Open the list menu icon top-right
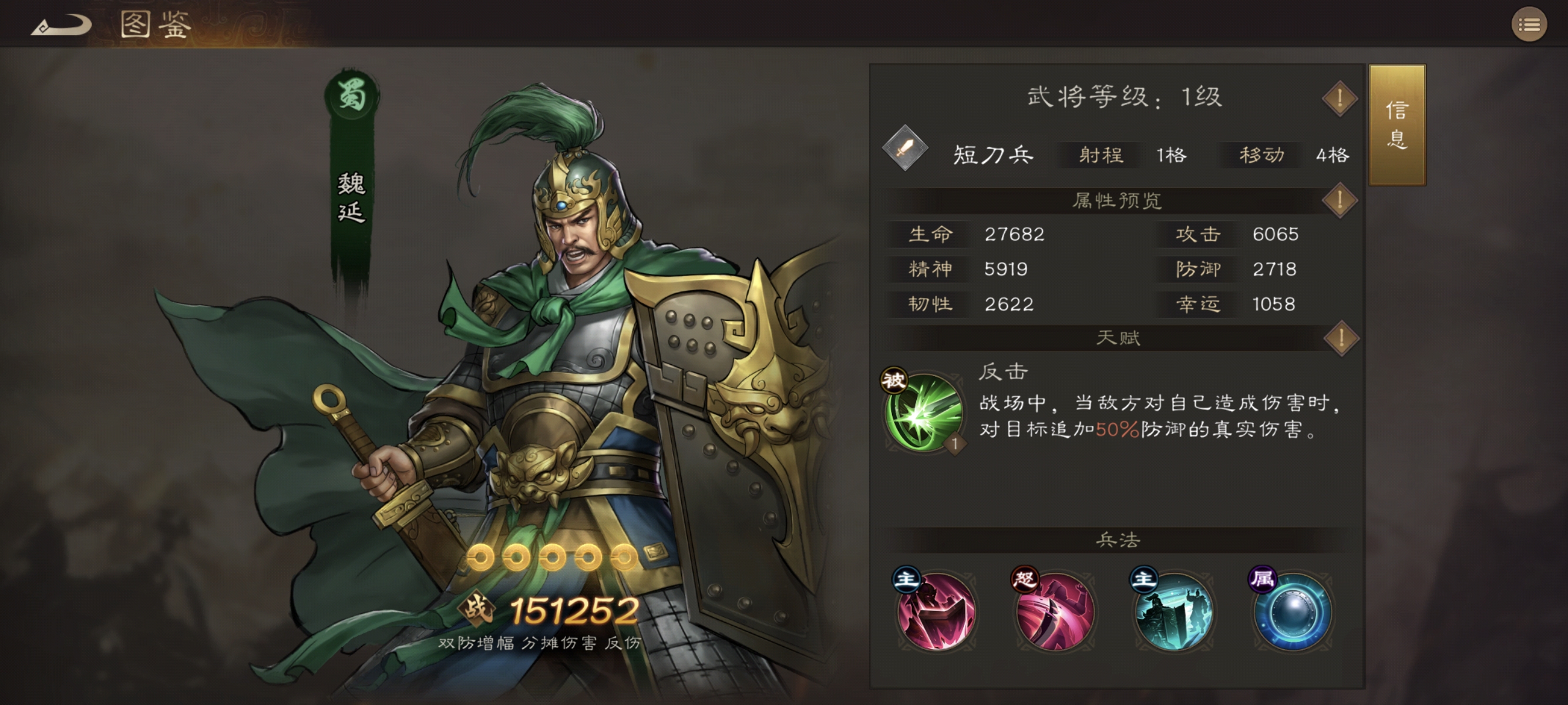Viewport: 1568px width, 705px height. pyautogui.click(x=1529, y=24)
